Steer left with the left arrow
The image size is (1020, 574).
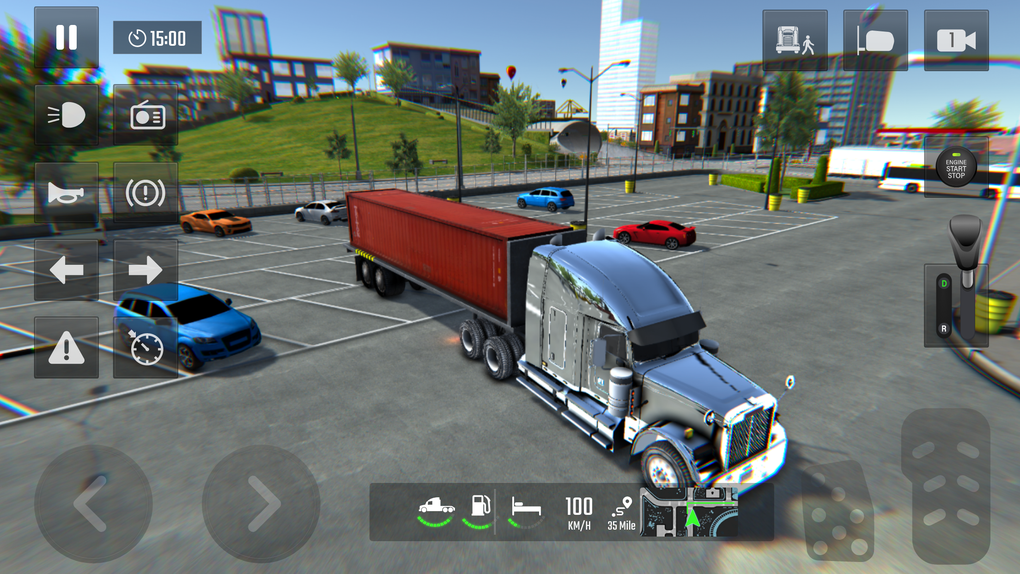click(x=93, y=504)
